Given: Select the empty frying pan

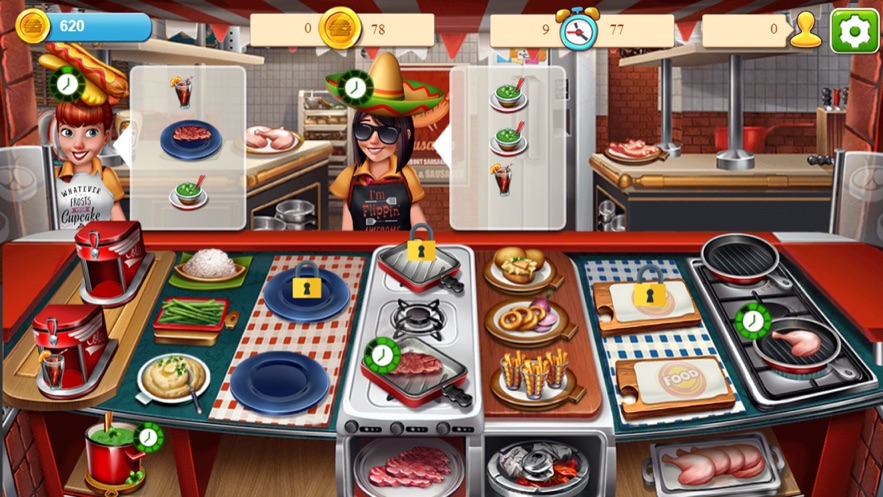Looking at the screenshot, I should pos(740,255).
